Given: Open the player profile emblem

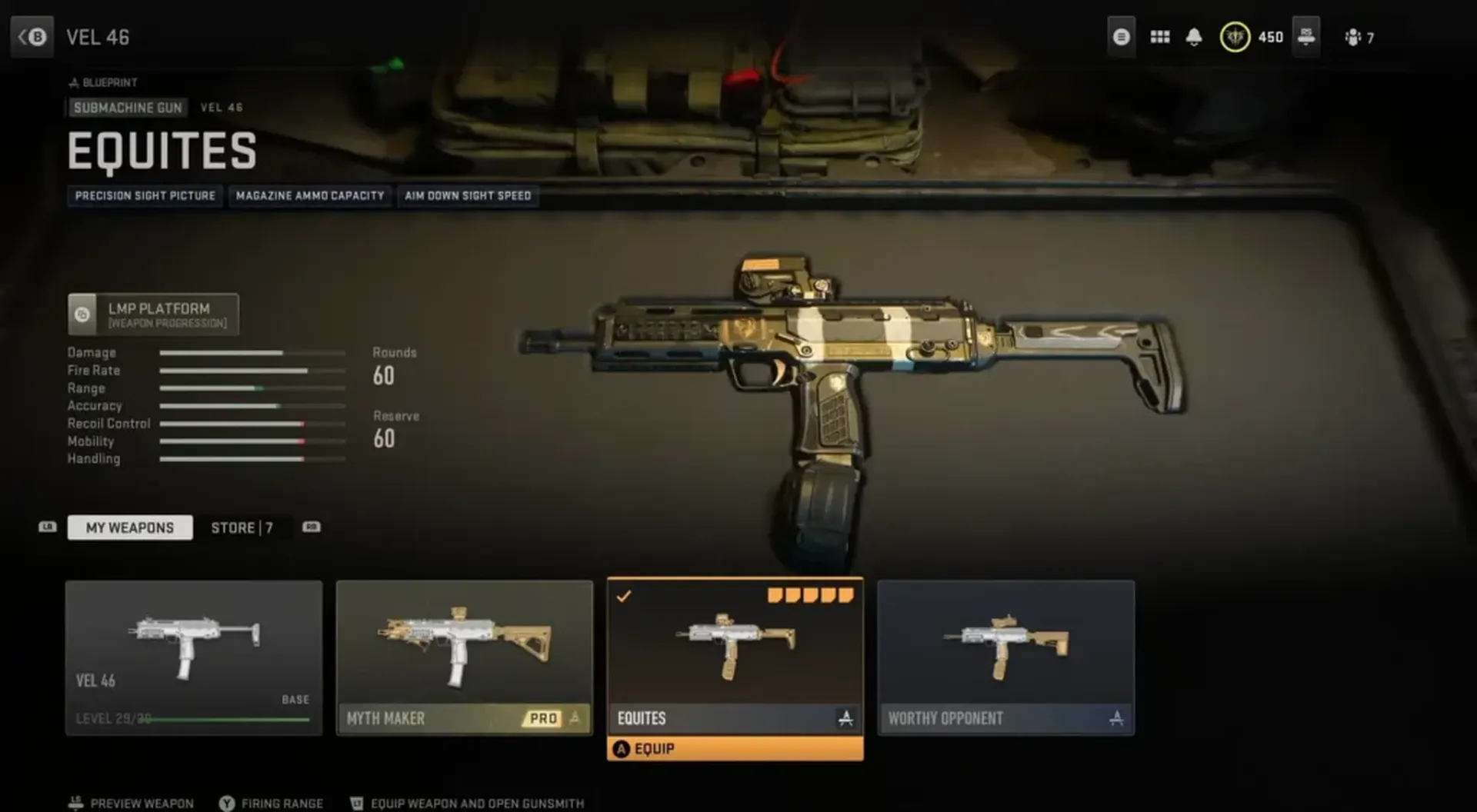Looking at the screenshot, I should coord(1235,37).
